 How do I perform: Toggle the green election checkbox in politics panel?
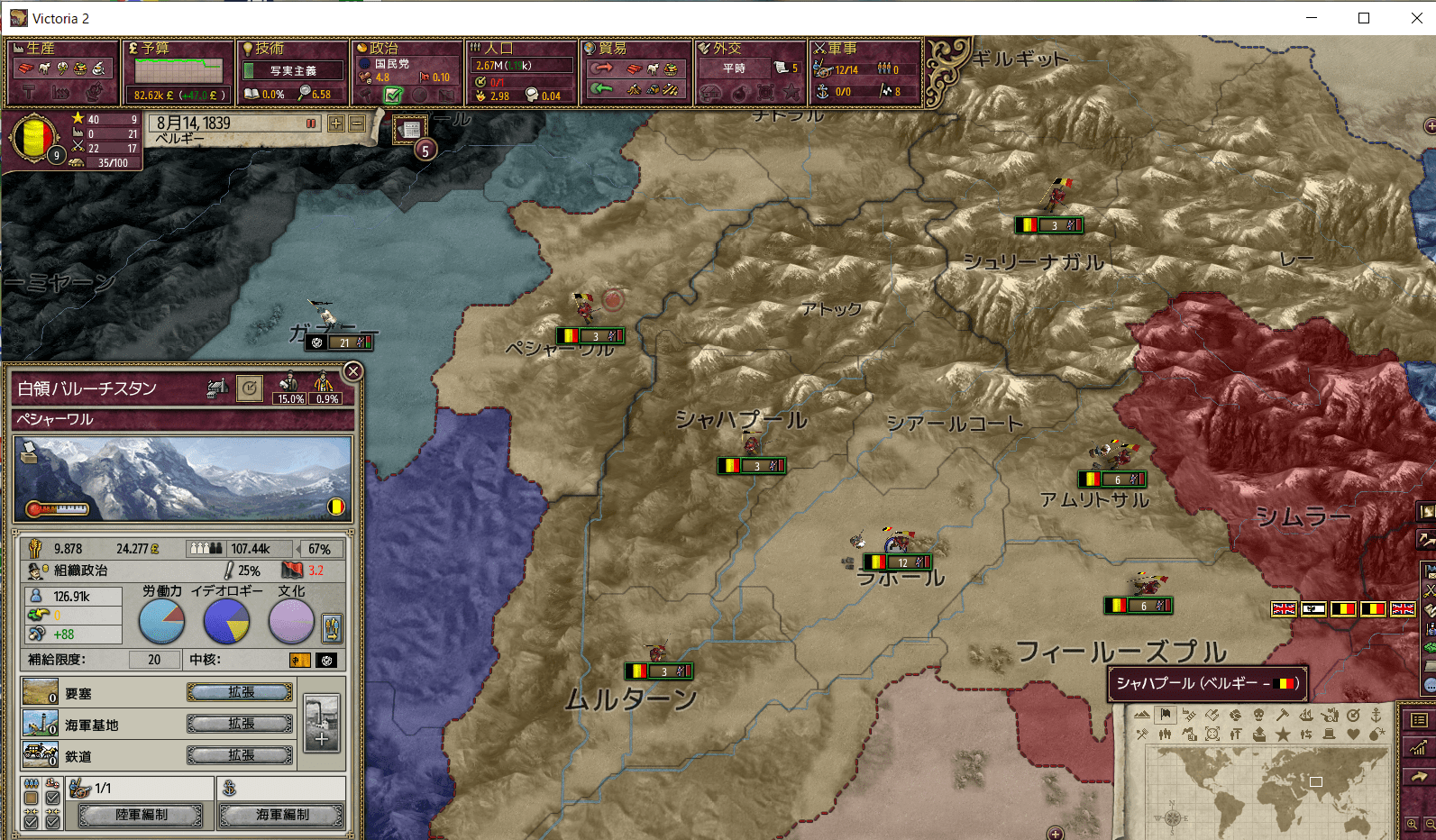[x=393, y=94]
